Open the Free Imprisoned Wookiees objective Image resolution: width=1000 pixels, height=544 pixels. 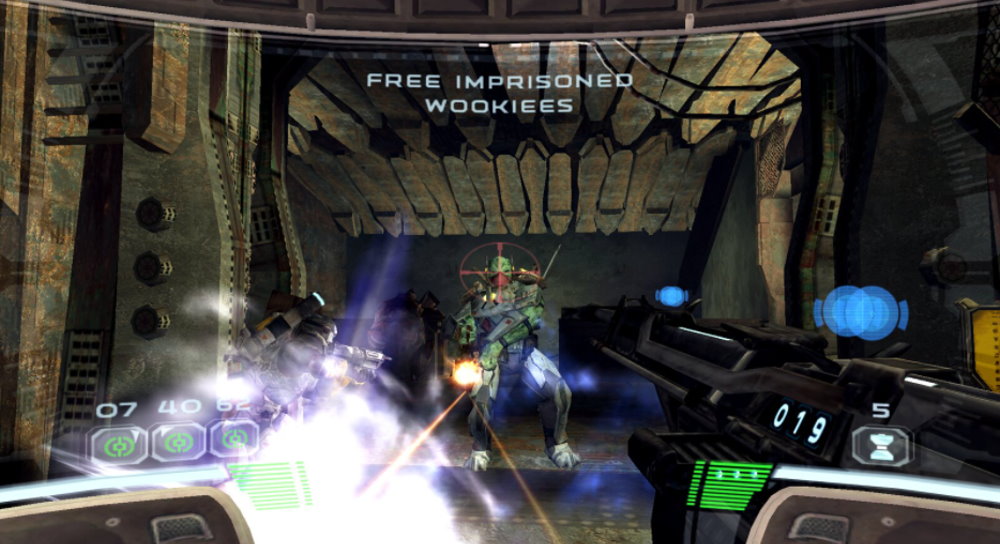(498, 92)
